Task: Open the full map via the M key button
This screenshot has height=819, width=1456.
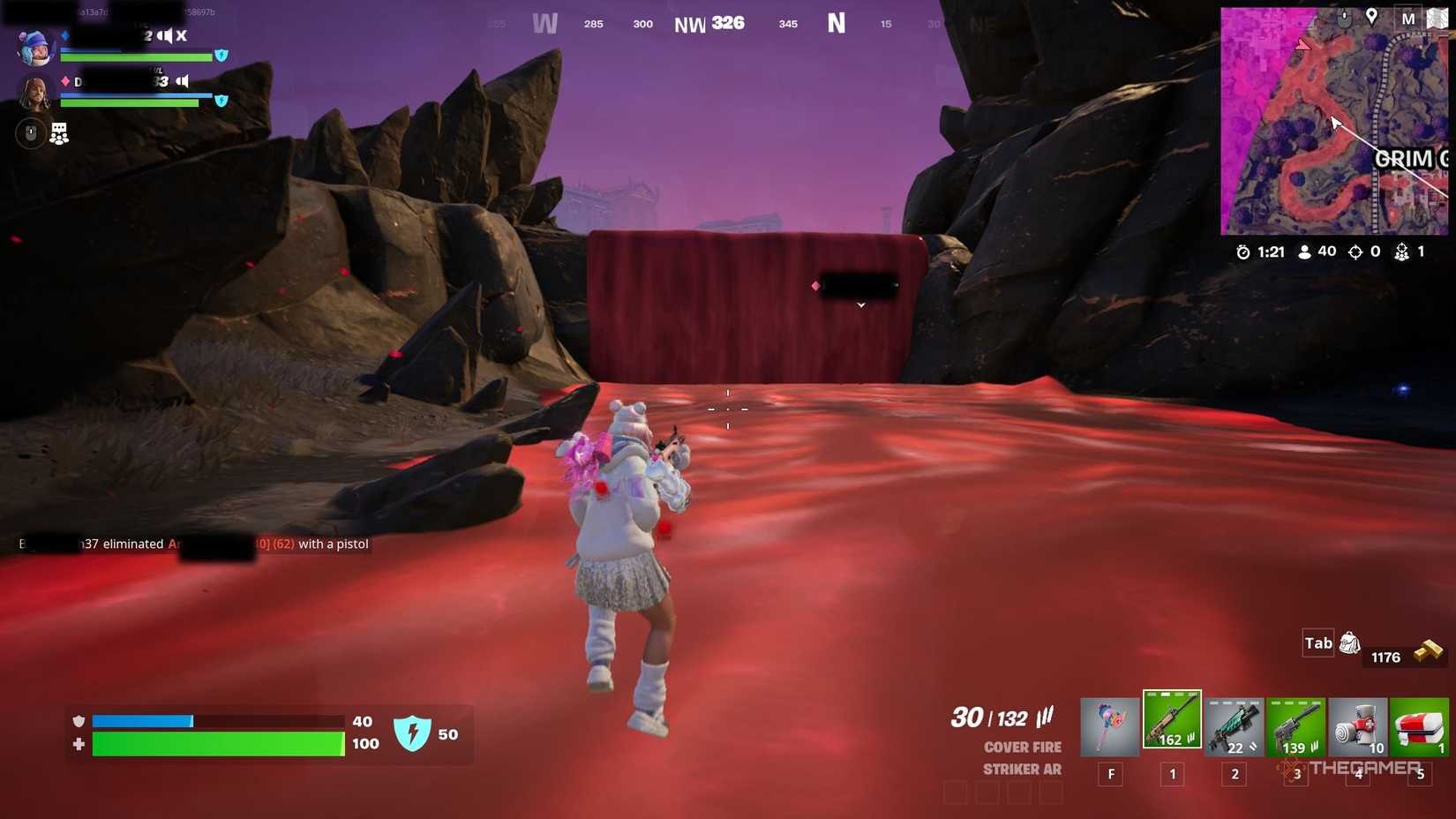Action: click(x=1408, y=18)
